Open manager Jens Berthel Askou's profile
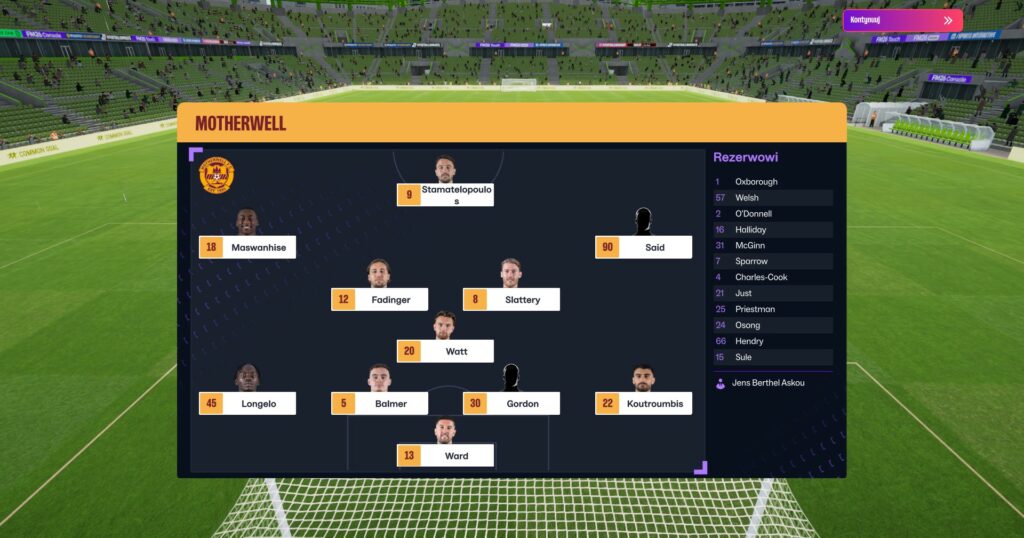The width and height of the screenshot is (1024, 538). pyautogui.click(x=769, y=383)
